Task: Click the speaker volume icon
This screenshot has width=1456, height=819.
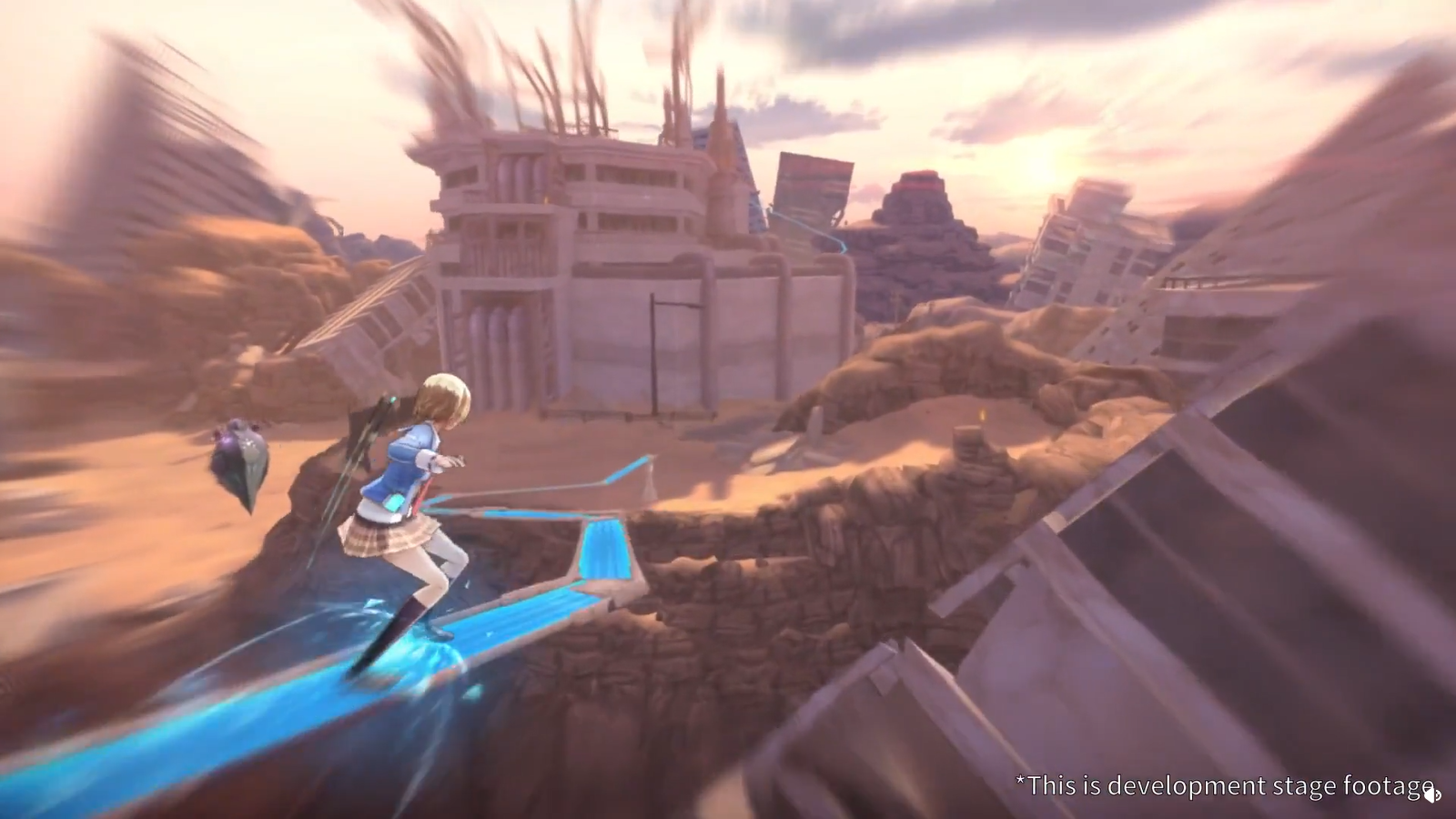Action: tap(1431, 794)
